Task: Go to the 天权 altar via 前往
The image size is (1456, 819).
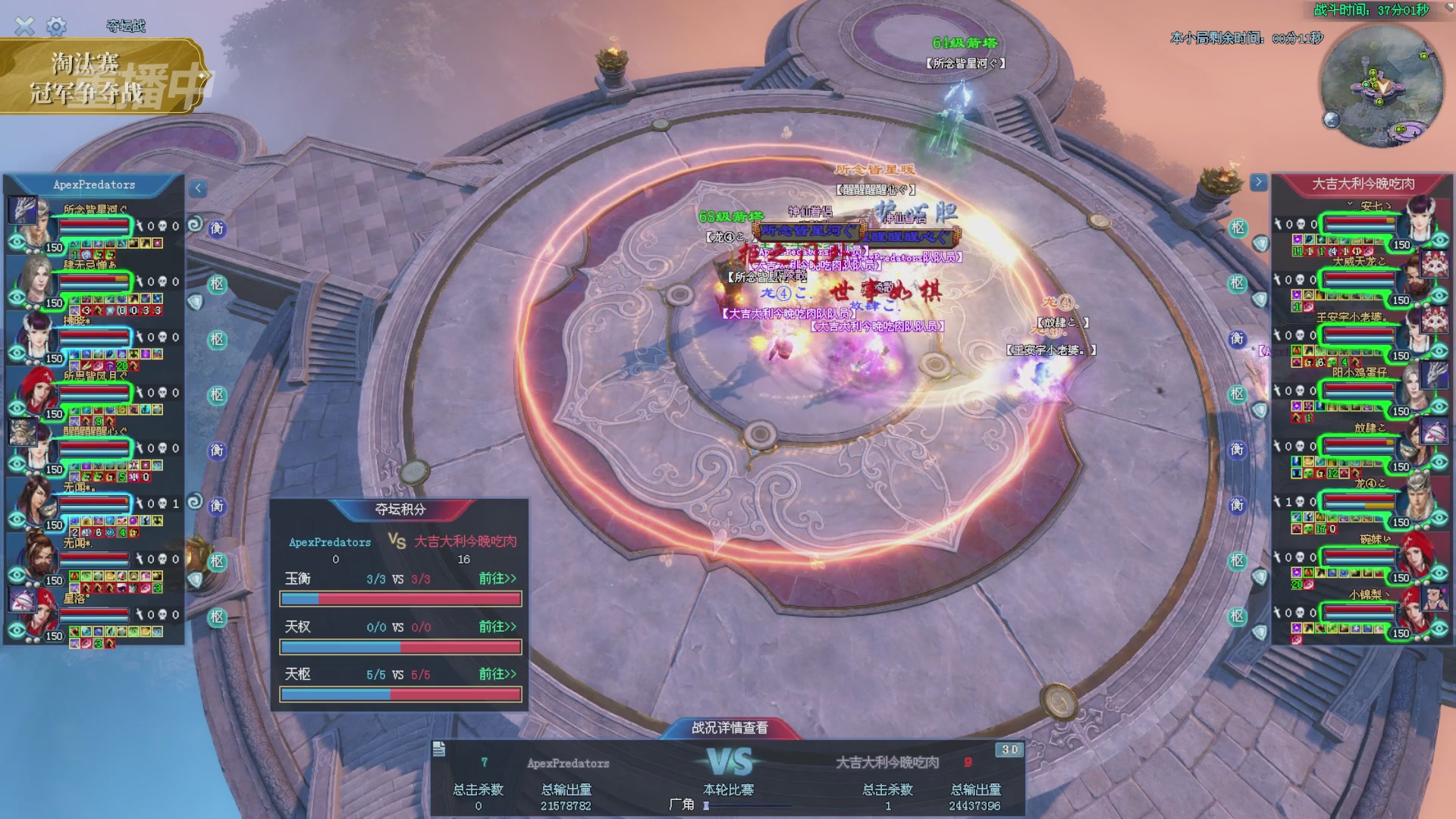Action: click(x=497, y=626)
